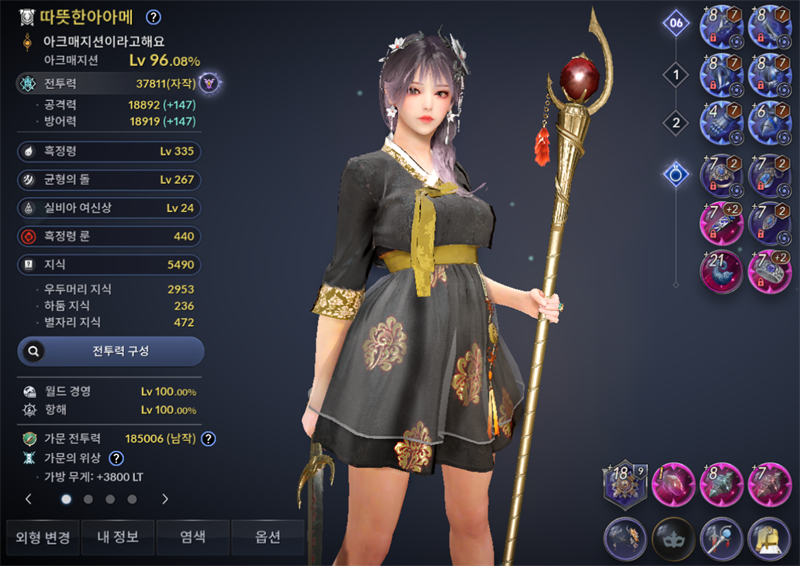
Task: Show the 가문 전투력 help tooltip
Action: click(209, 438)
